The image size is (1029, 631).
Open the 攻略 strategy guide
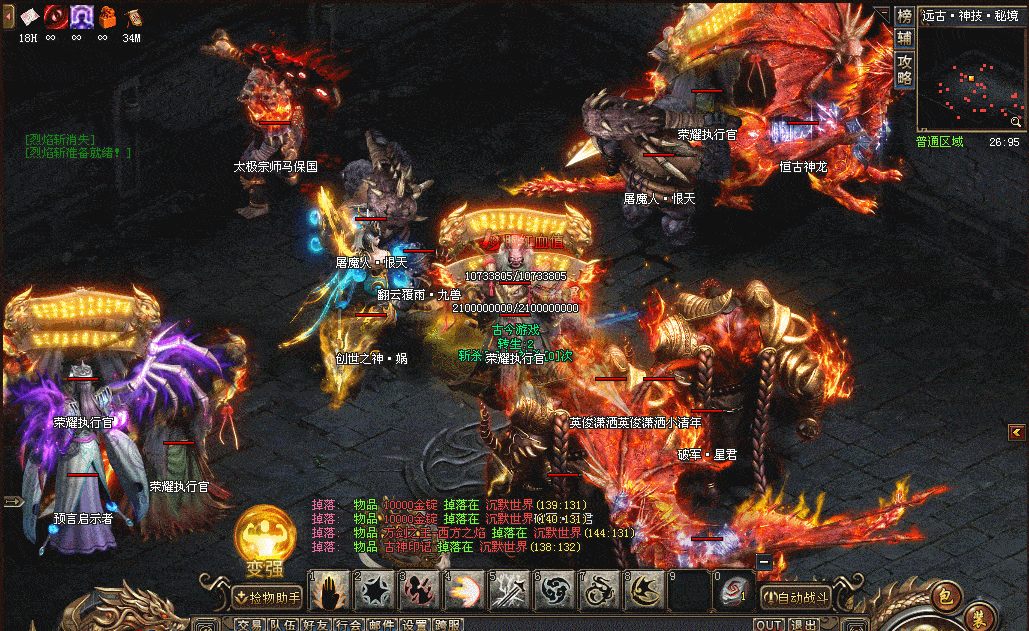tap(904, 69)
